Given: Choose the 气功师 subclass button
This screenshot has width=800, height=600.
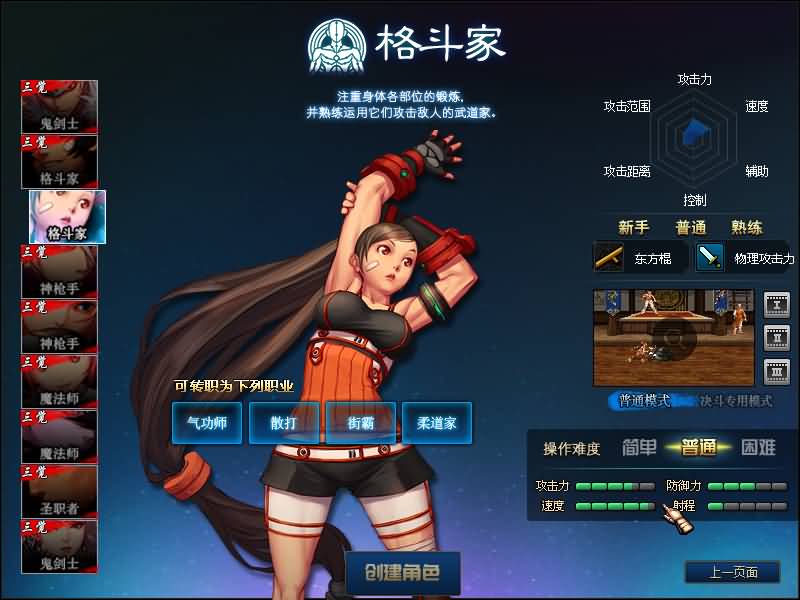Looking at the screenshot, I should point(207,423).
